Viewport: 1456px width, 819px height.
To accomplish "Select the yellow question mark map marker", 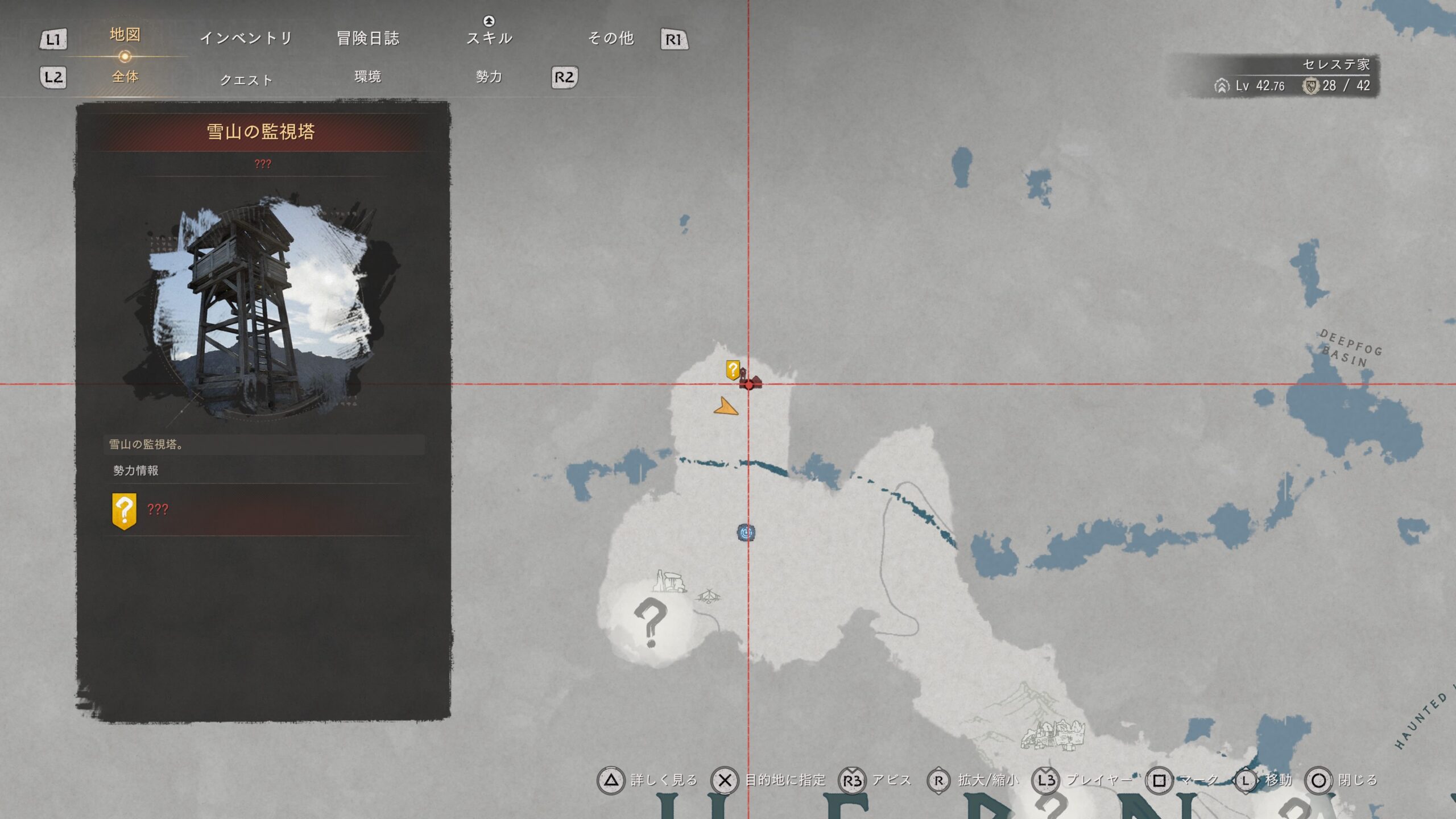I will click(733, 370).
